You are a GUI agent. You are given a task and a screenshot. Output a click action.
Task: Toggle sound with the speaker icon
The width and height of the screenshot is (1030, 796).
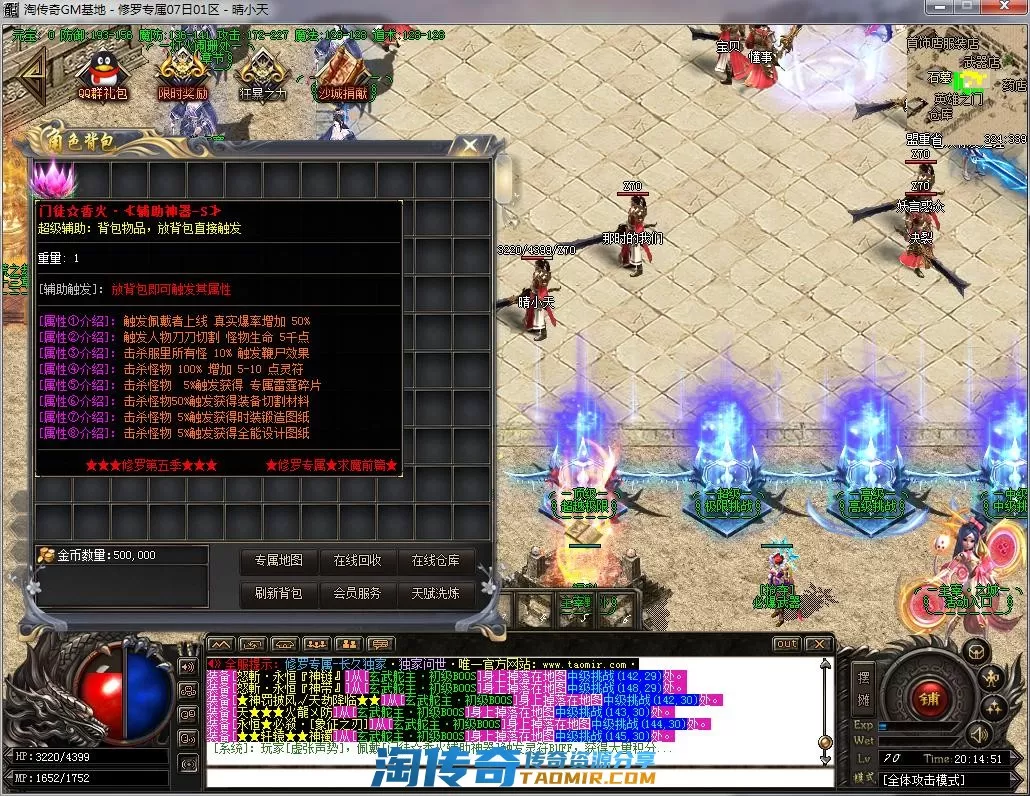[x=187, y=667]
